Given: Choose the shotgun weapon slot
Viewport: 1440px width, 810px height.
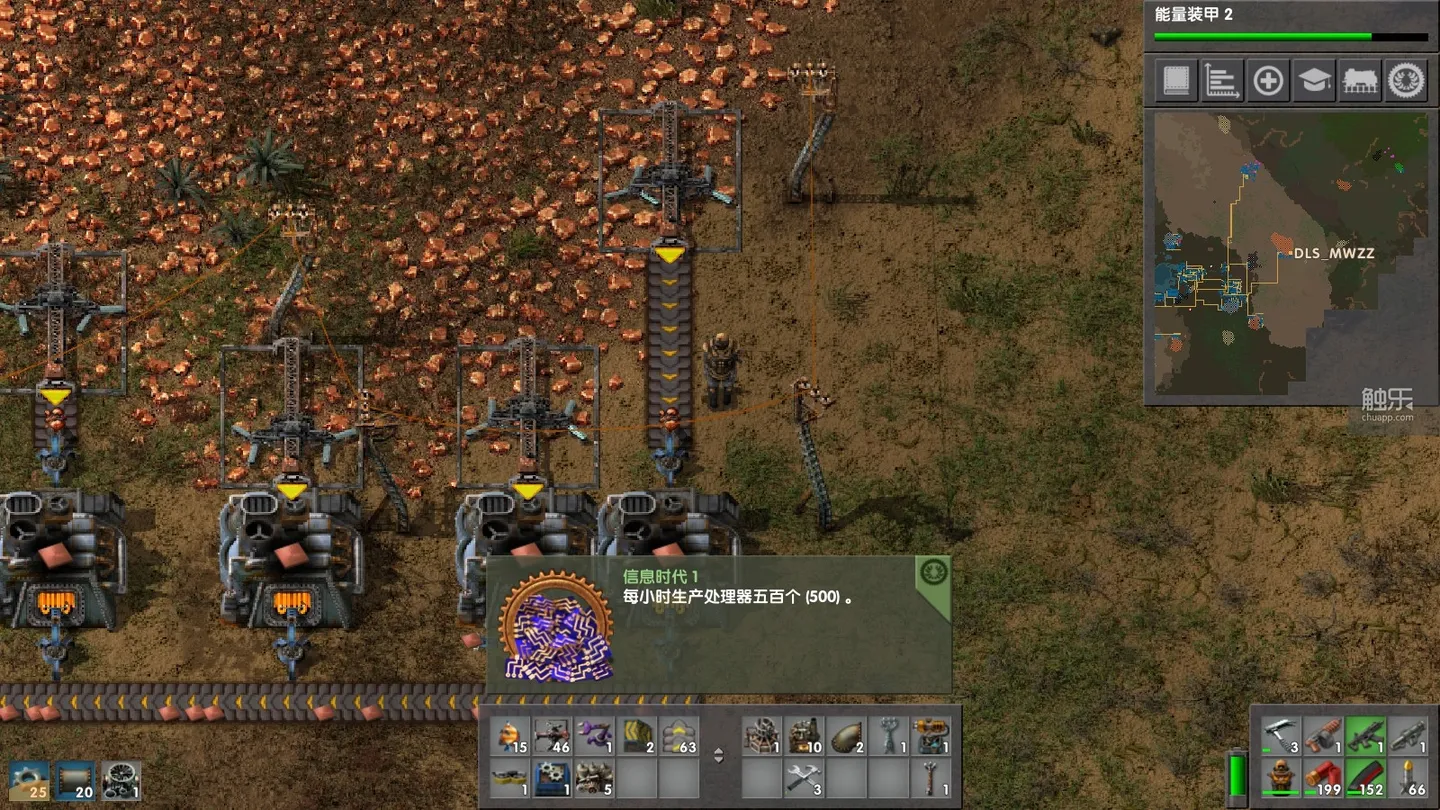Looking at the screenshot, I should click(1322, 735).
